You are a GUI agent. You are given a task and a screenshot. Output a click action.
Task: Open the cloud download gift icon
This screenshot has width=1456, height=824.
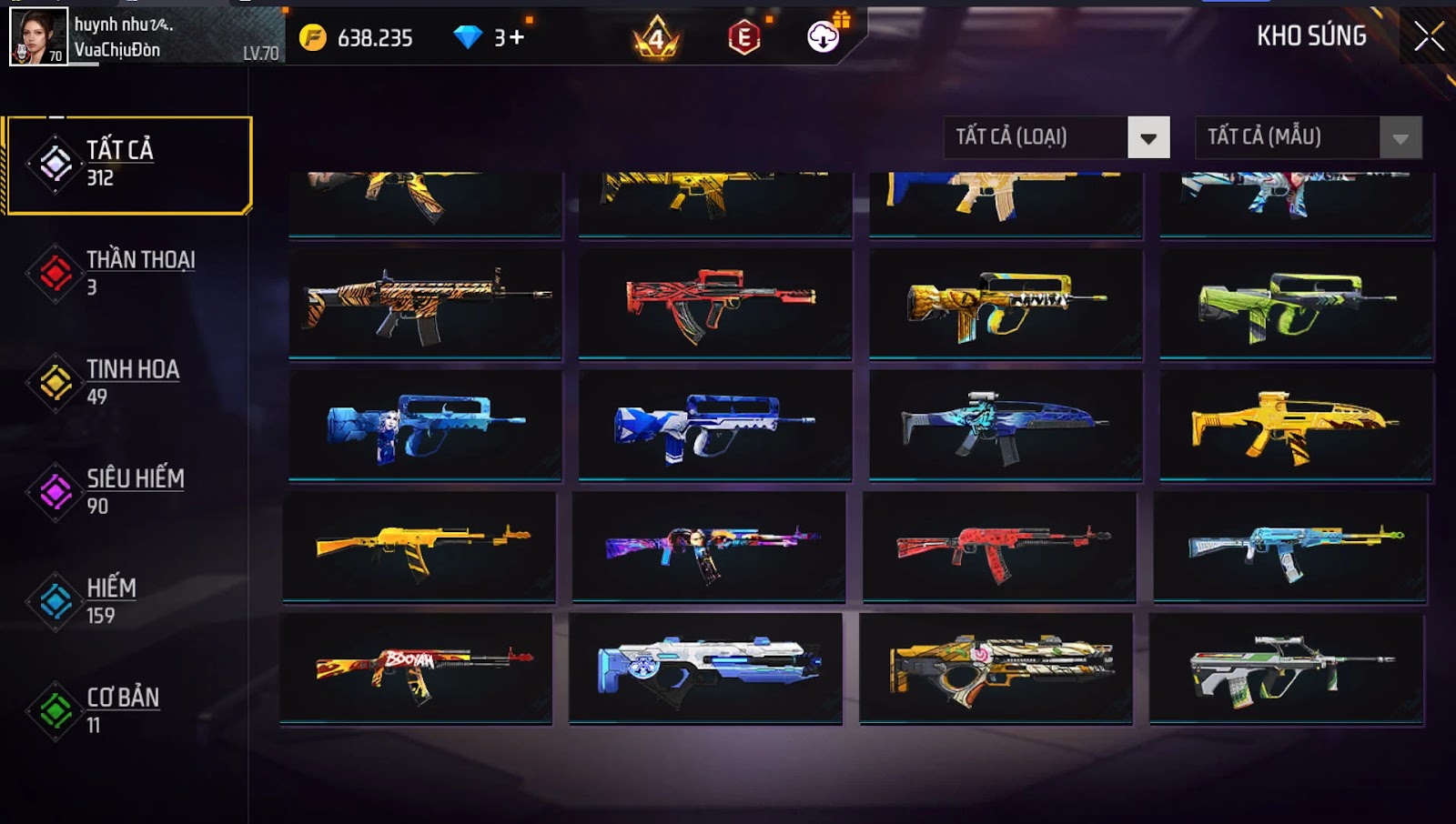point(824,36)
